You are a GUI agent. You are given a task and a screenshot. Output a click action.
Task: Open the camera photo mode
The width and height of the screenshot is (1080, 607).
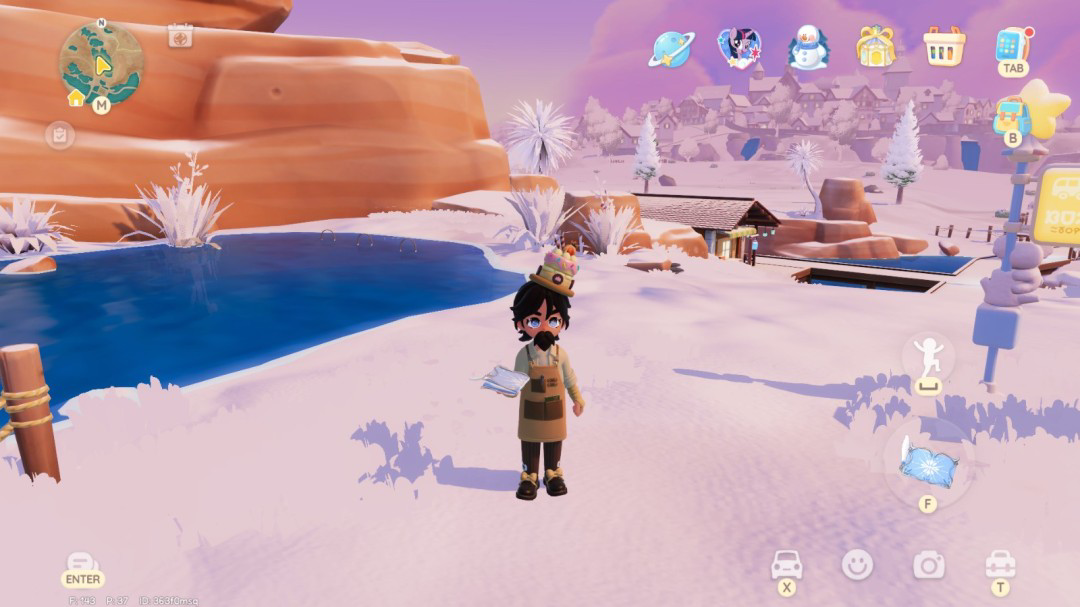click(x=929, y=565)
